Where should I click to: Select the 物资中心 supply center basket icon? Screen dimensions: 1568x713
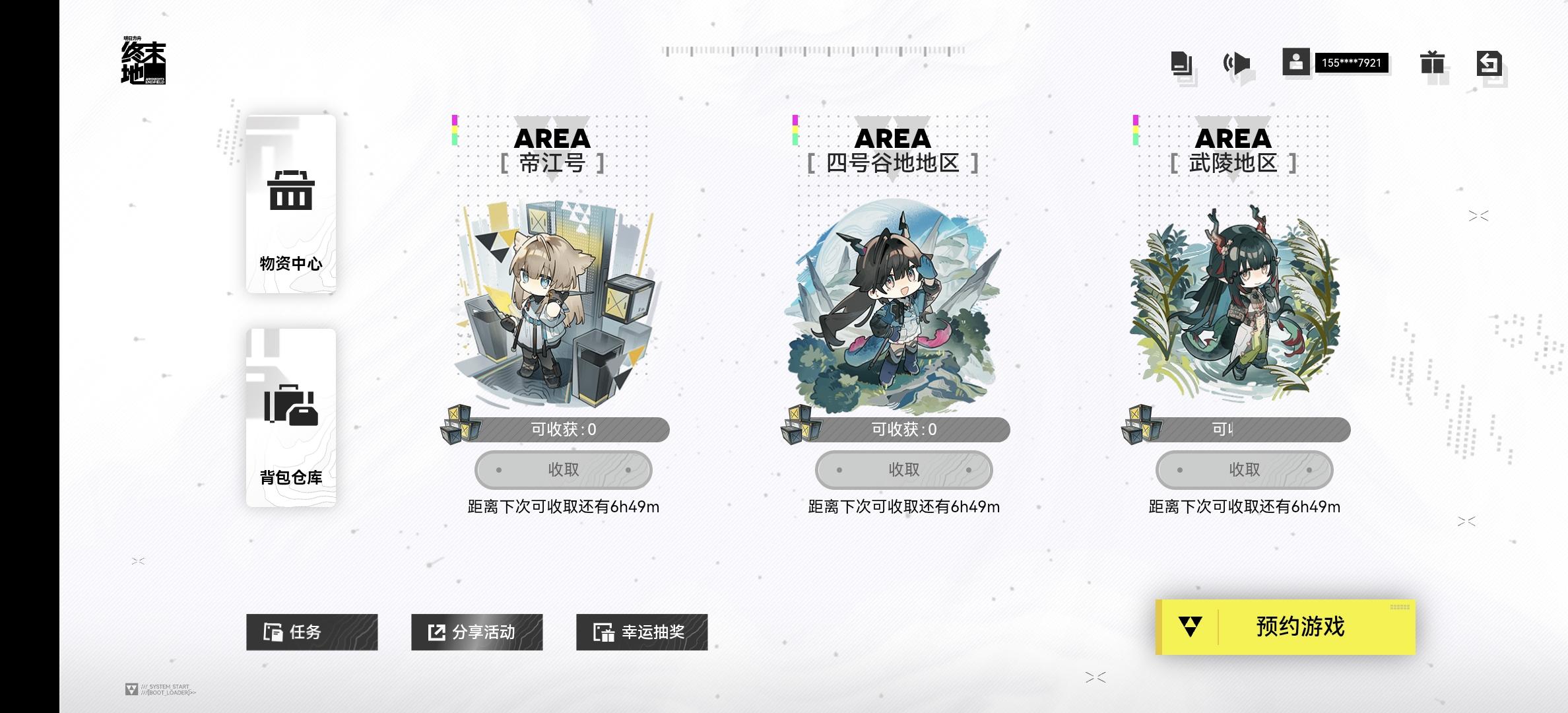[290, 191]
